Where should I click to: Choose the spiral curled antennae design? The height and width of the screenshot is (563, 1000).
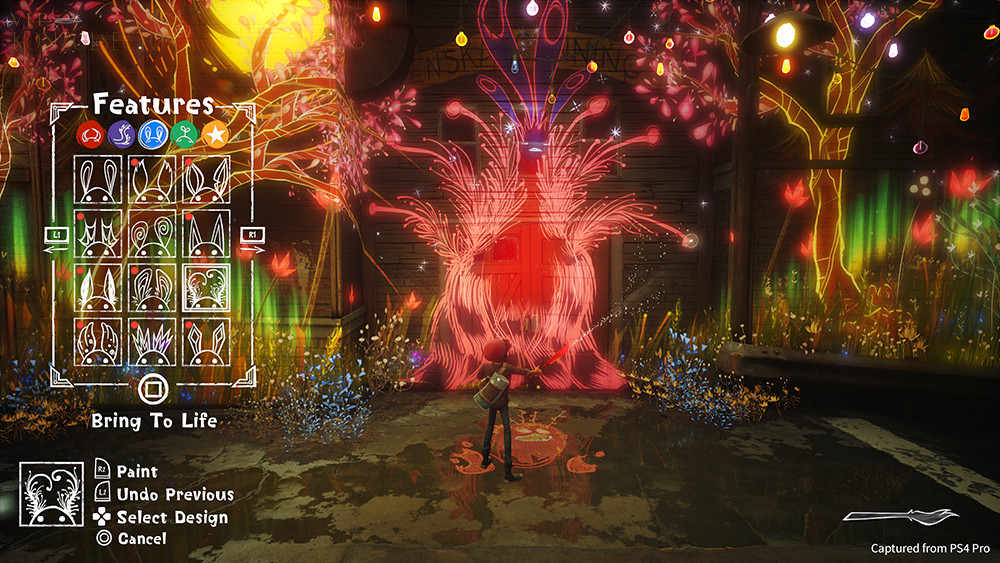[152, 233]
